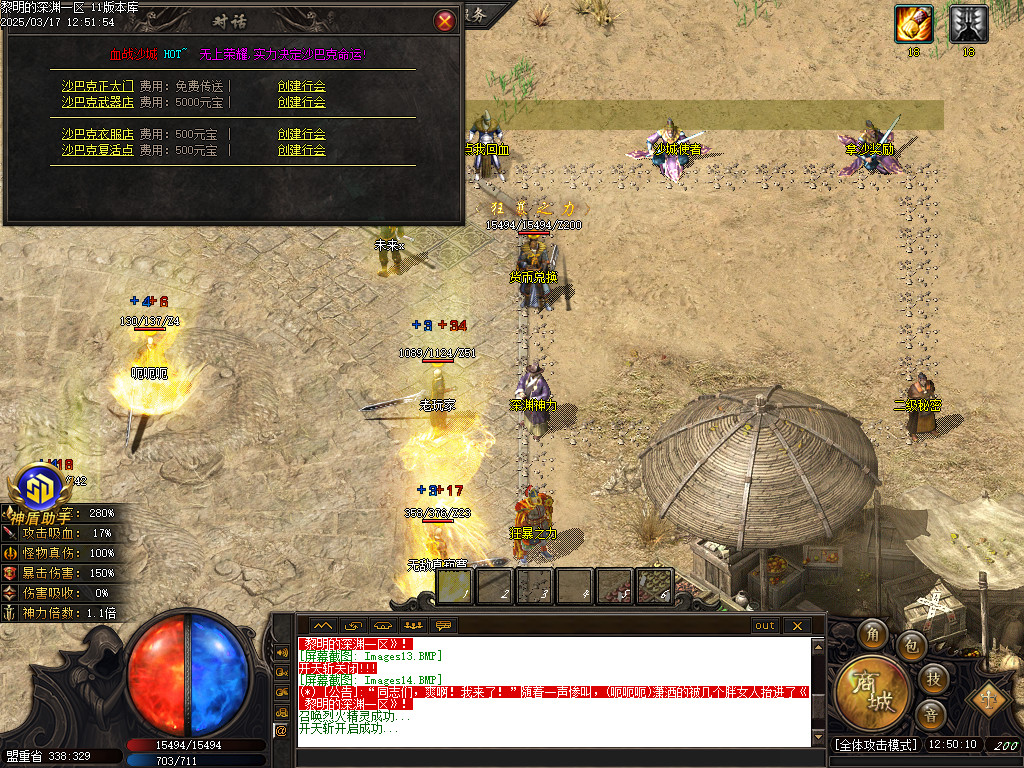The width and height of the screenshot is (1024, 768).
Task: Teleport to 沙巴克正大门
Action: click(97, 86)
